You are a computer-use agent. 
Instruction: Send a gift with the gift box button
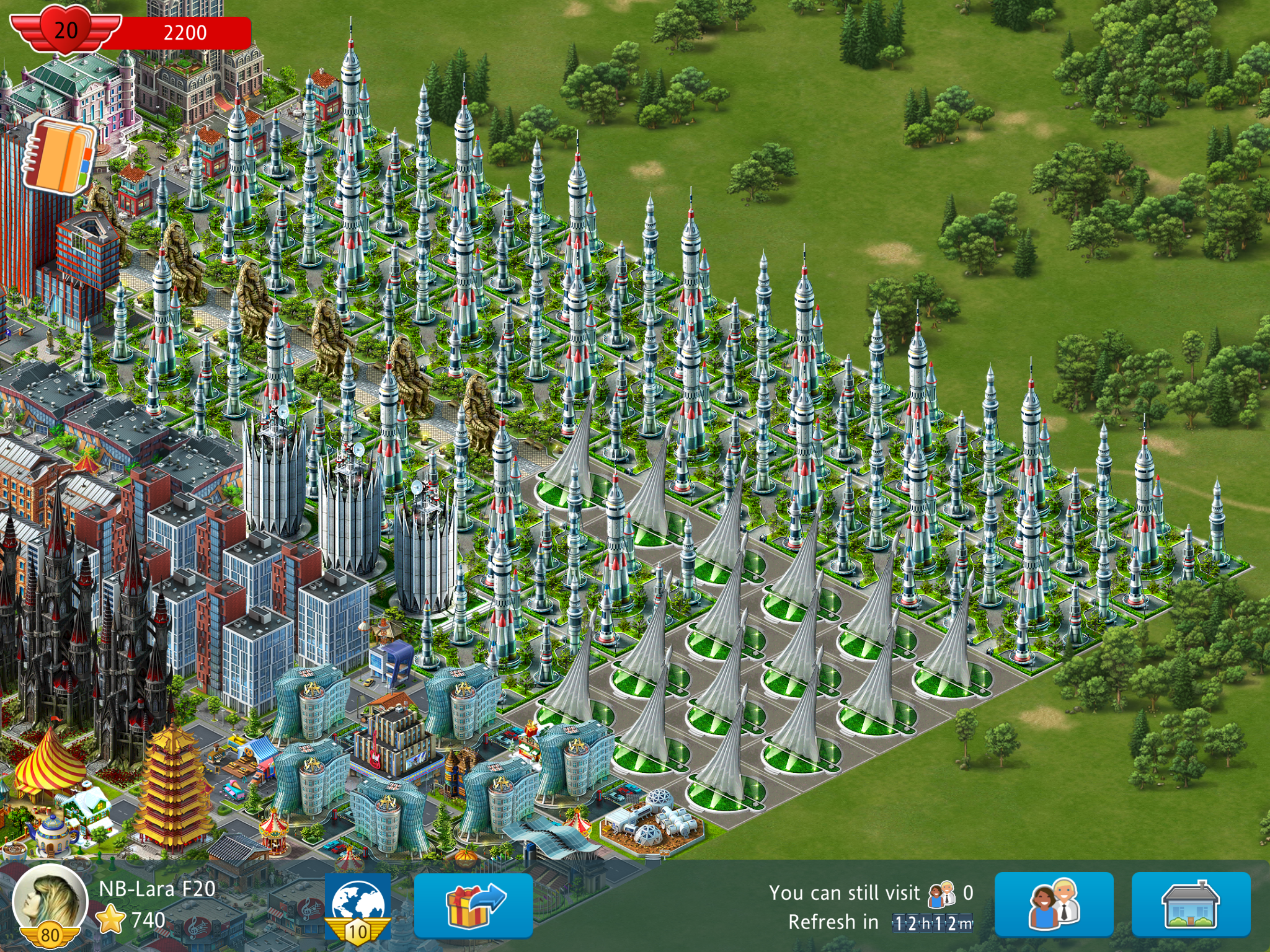pyautogui.click(x=473, y=906)
